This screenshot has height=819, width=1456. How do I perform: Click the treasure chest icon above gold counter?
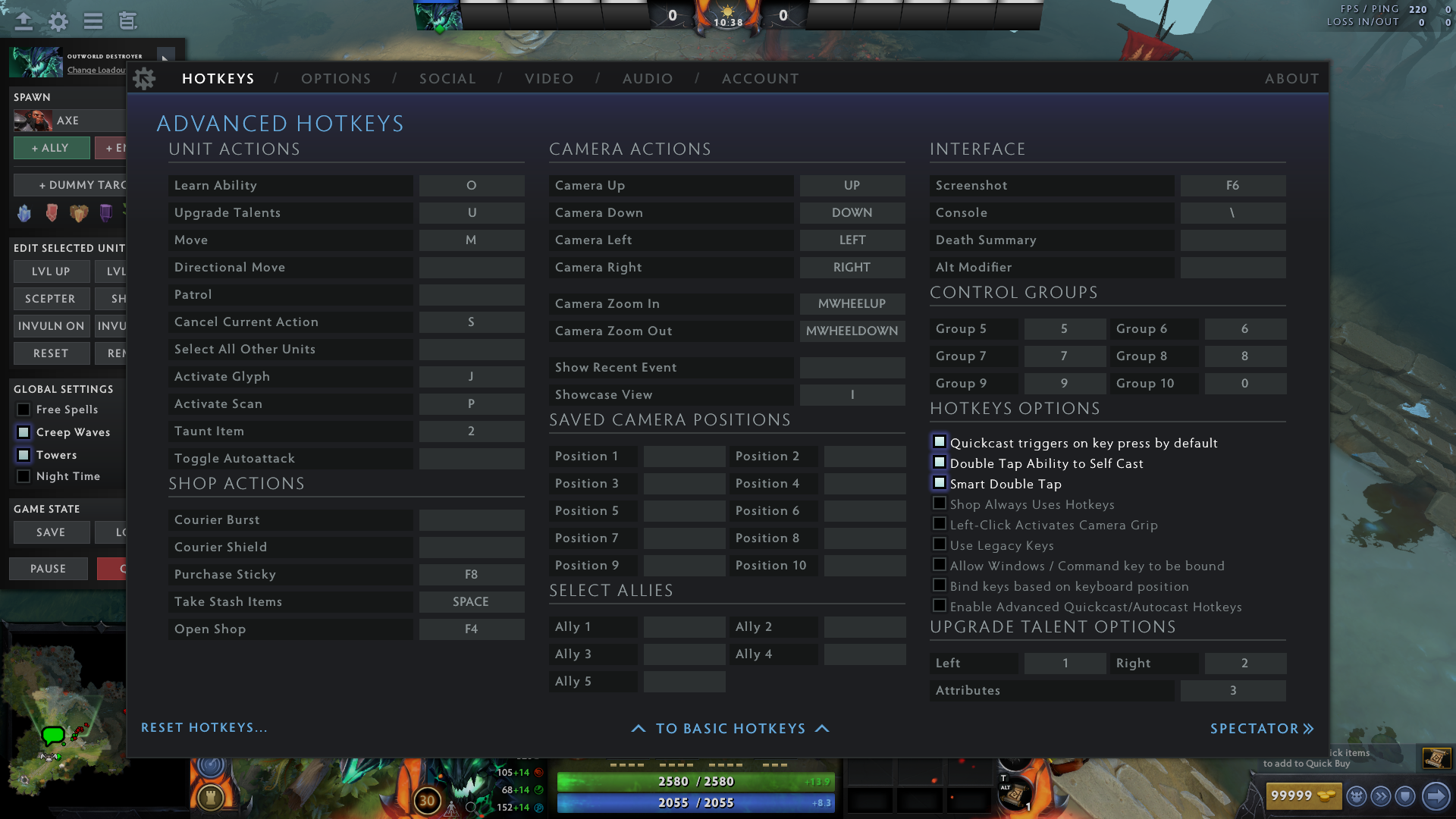point(1437,758)
